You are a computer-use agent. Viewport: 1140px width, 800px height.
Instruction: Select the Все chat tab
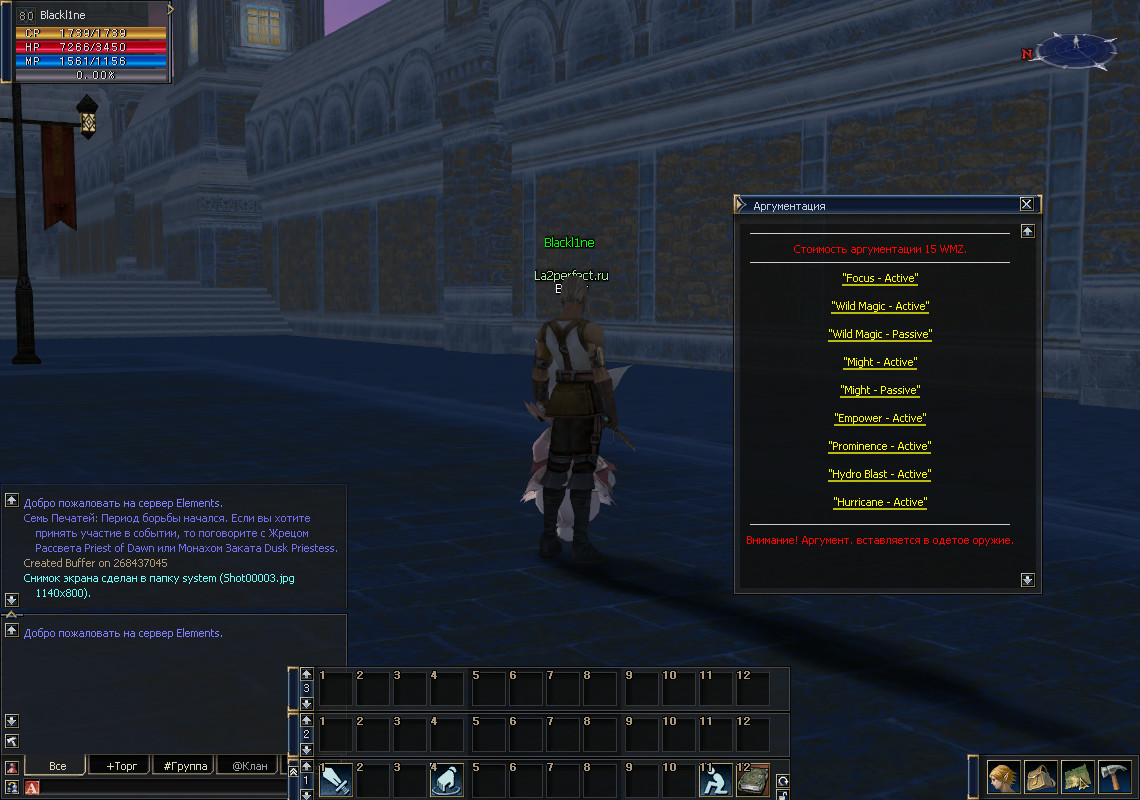tap(57, 766)
